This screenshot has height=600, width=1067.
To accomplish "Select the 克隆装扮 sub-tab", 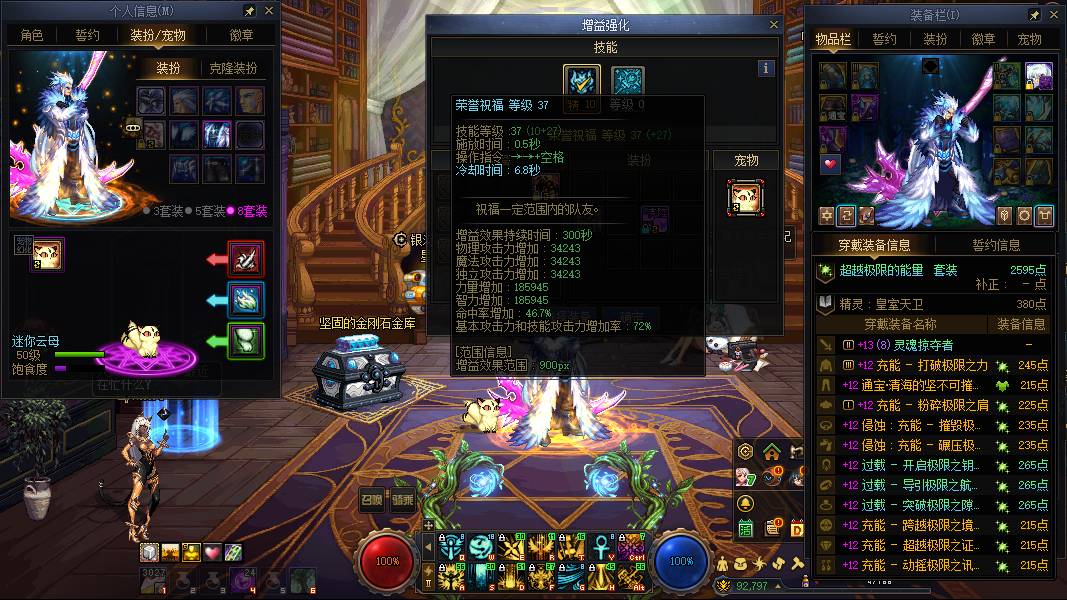I will point(233,68).
